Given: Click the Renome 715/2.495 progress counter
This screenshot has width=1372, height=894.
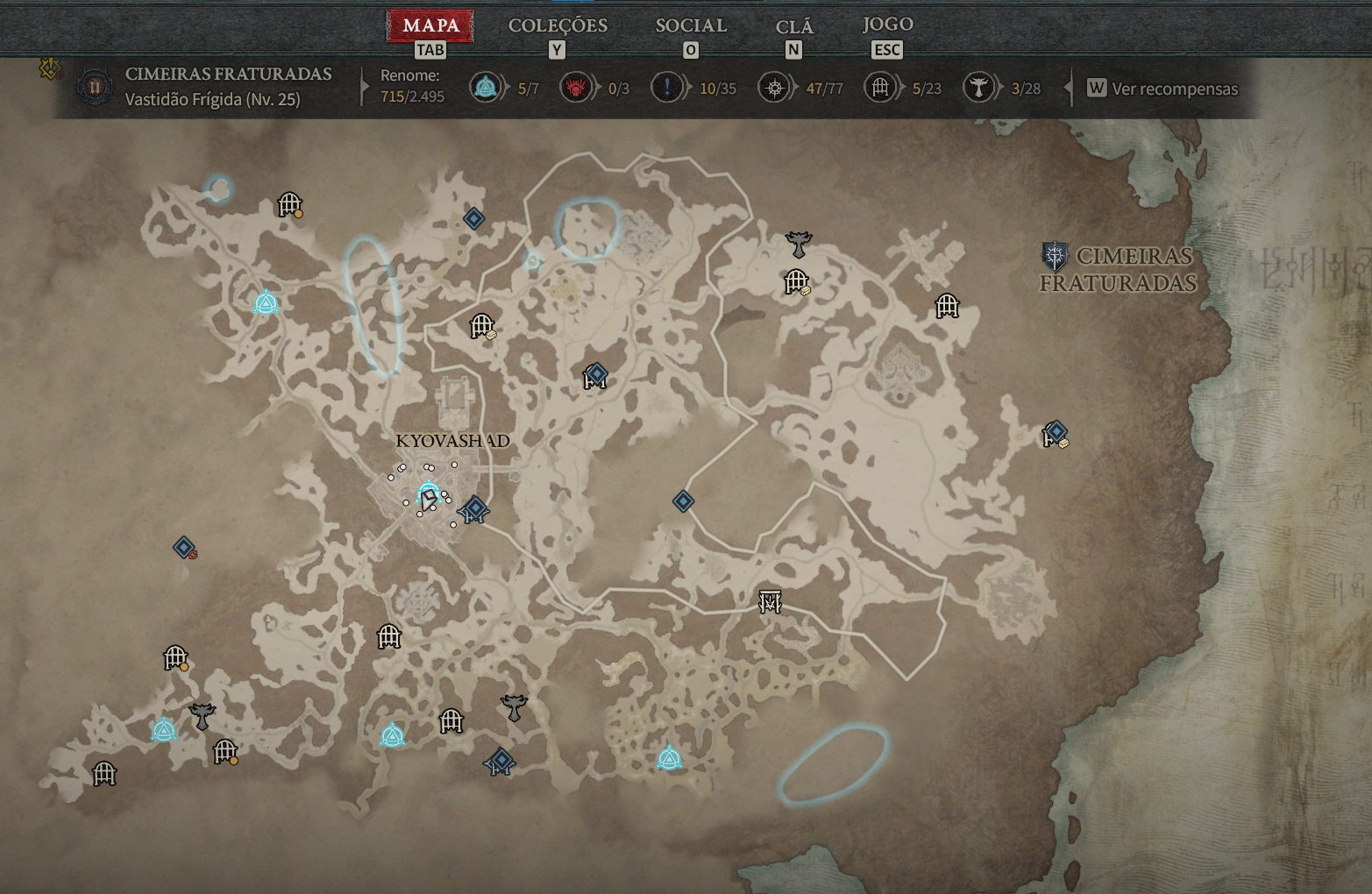Looking at the screenshot, I should [x=411, y=88].
